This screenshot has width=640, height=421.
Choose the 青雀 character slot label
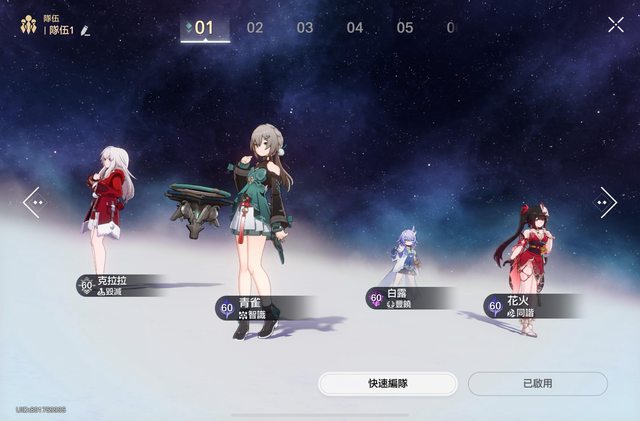tap(258, 307)
